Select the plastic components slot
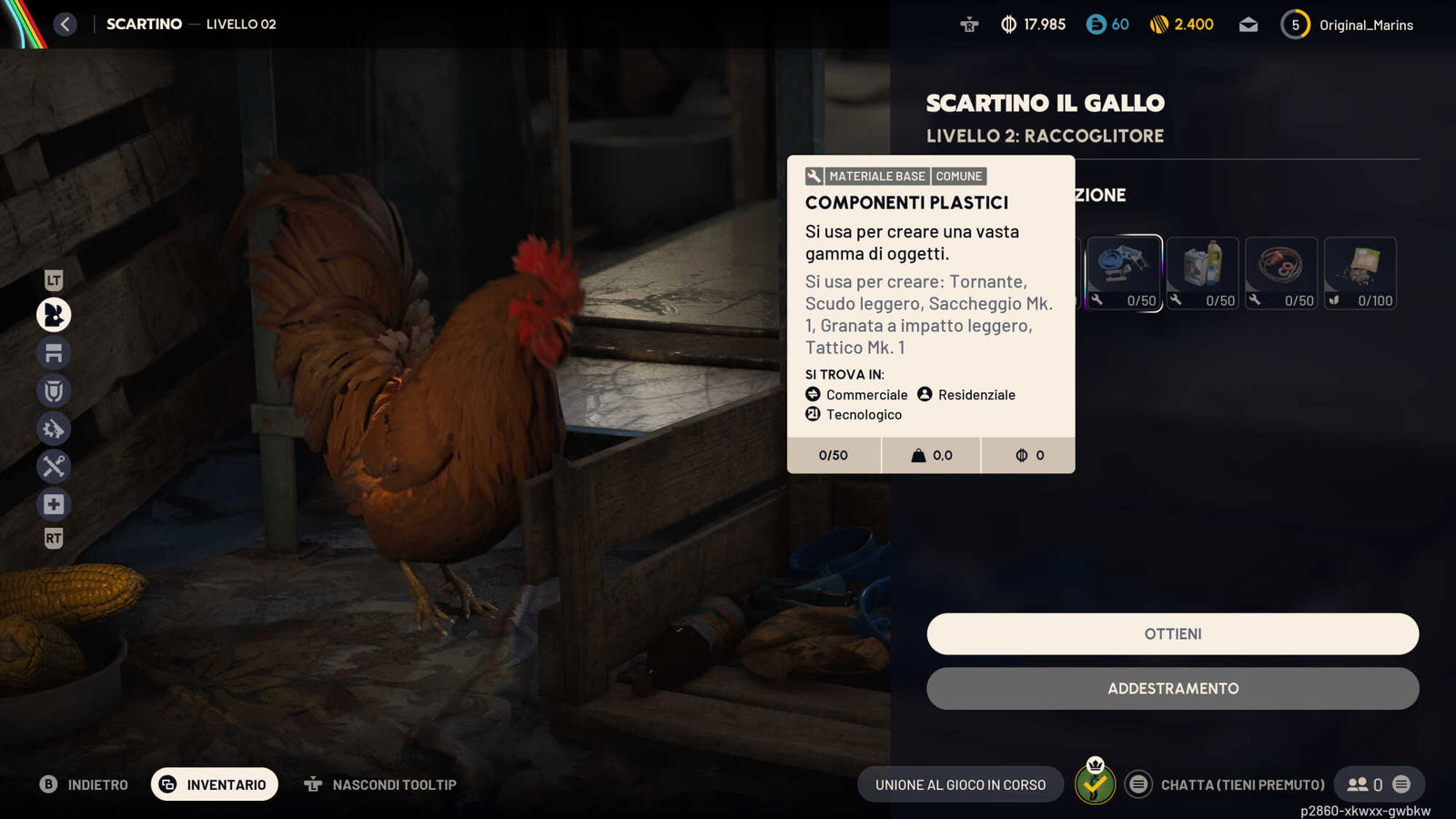Screen dimensions: 1456x819 [x=1124, y=273]
